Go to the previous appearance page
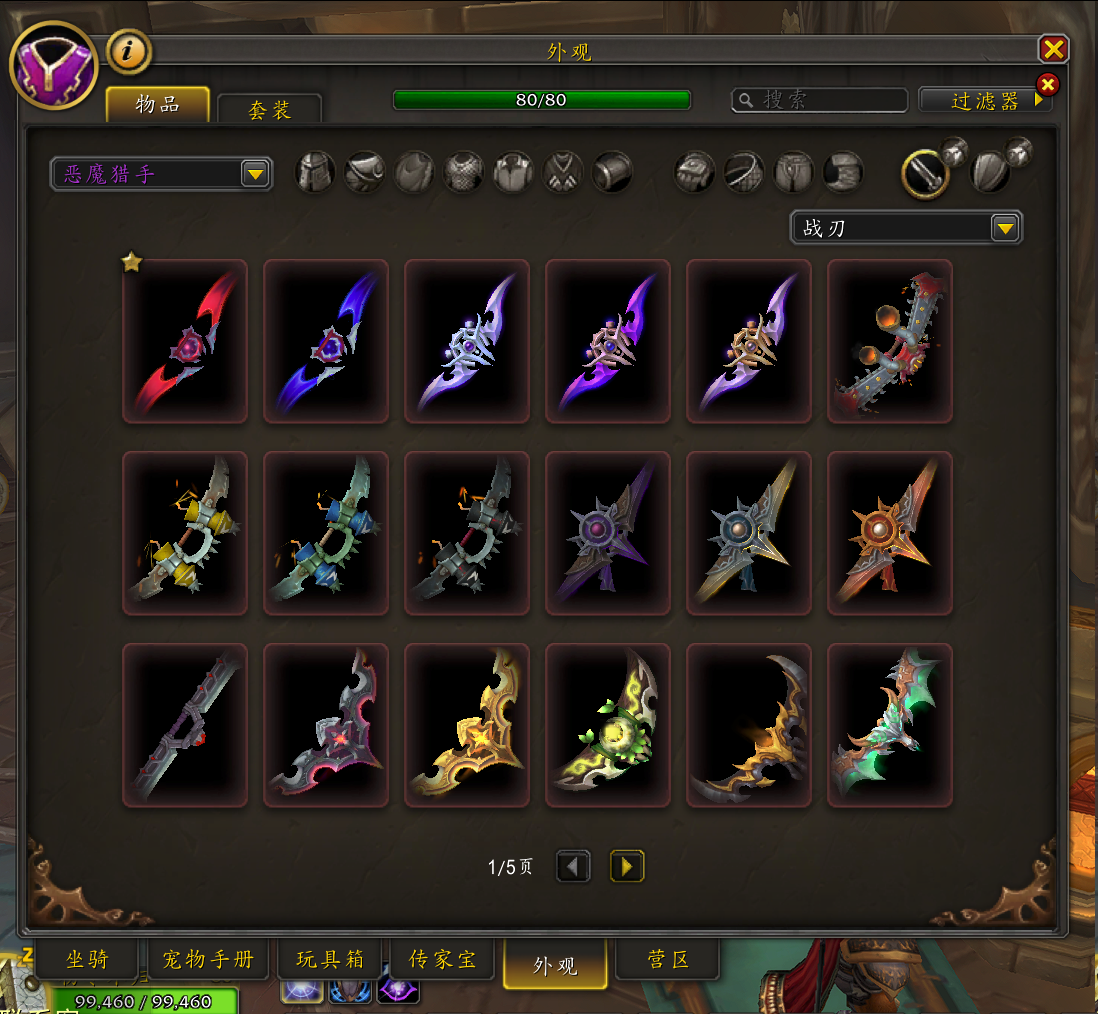Viewport: 1098px width, 1014px height. click(x=573, y=866)
